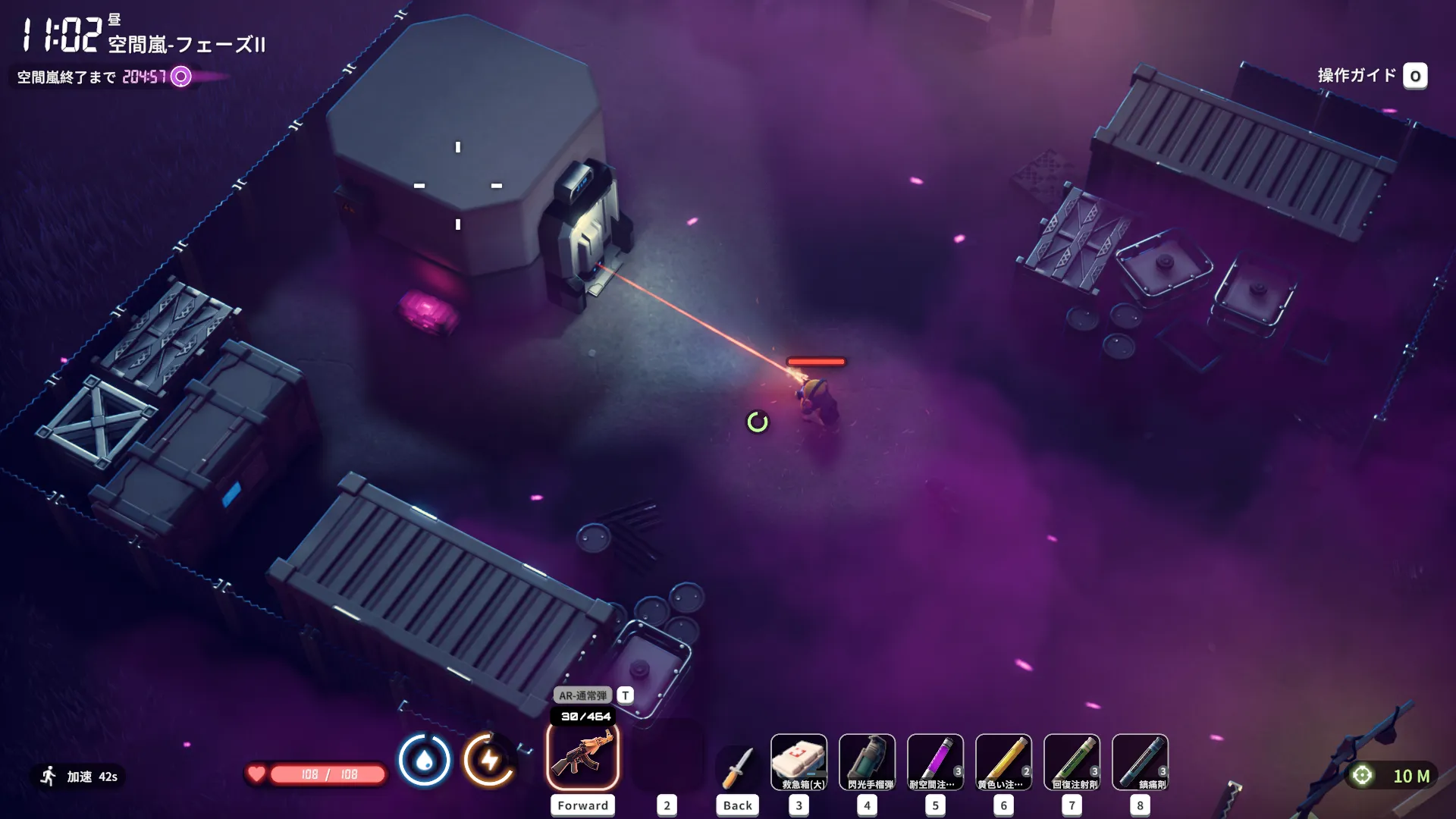Select the assault rifle weapon slot
This screenshot has height=819, width=1456.
[x=582, y=757]
